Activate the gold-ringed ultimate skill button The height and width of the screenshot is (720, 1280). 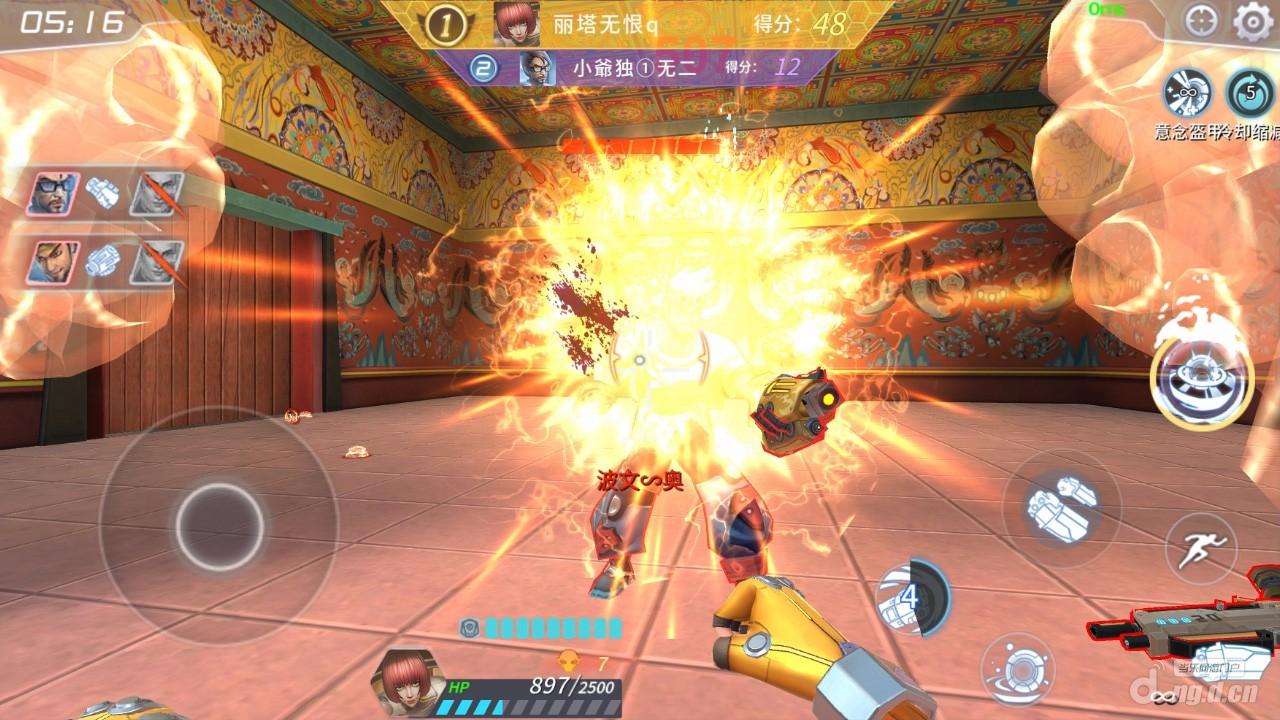click(x=1201, y=375)
